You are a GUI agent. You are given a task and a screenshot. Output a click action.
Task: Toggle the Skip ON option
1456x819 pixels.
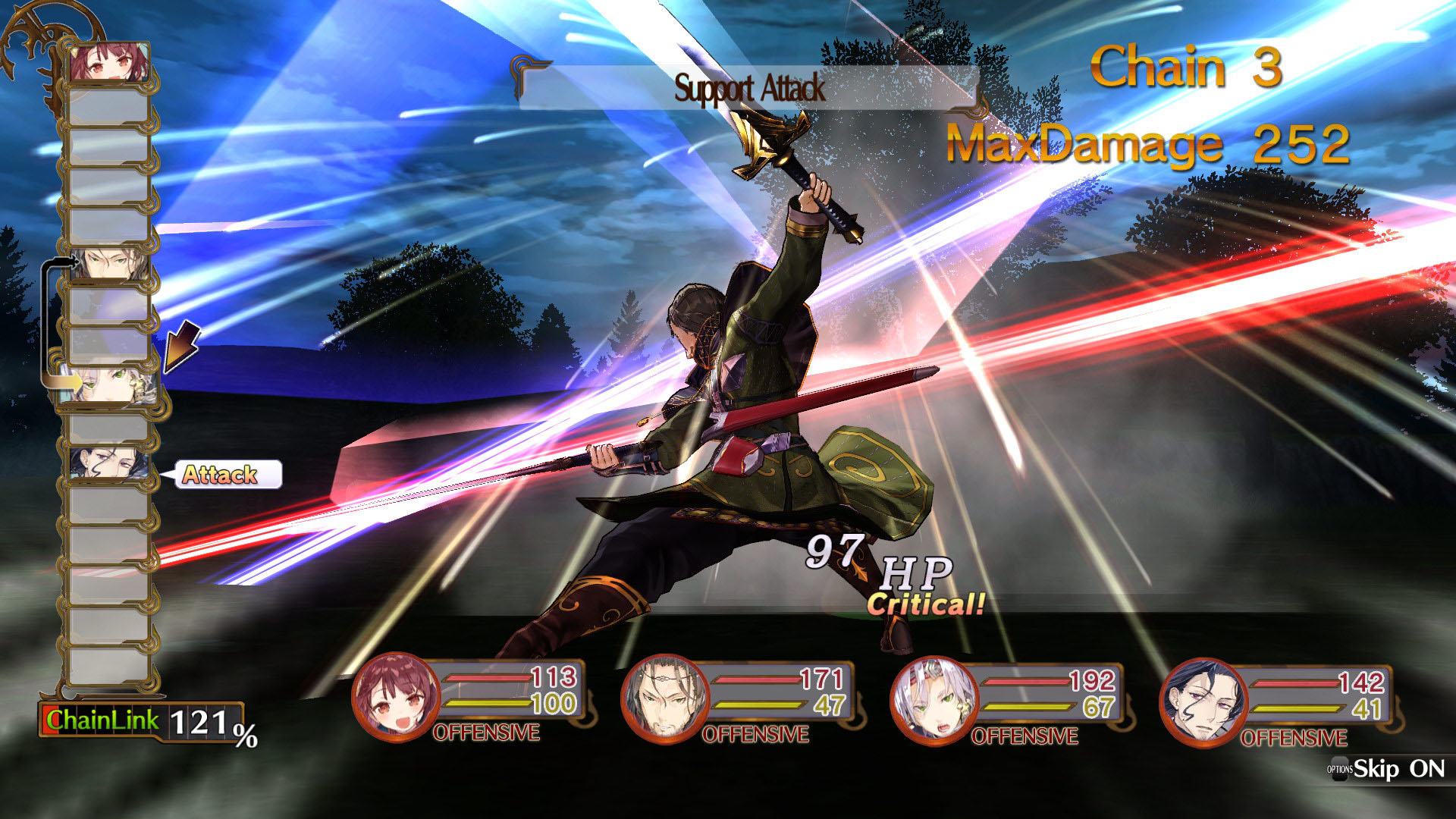click(x=1388, y=769)
